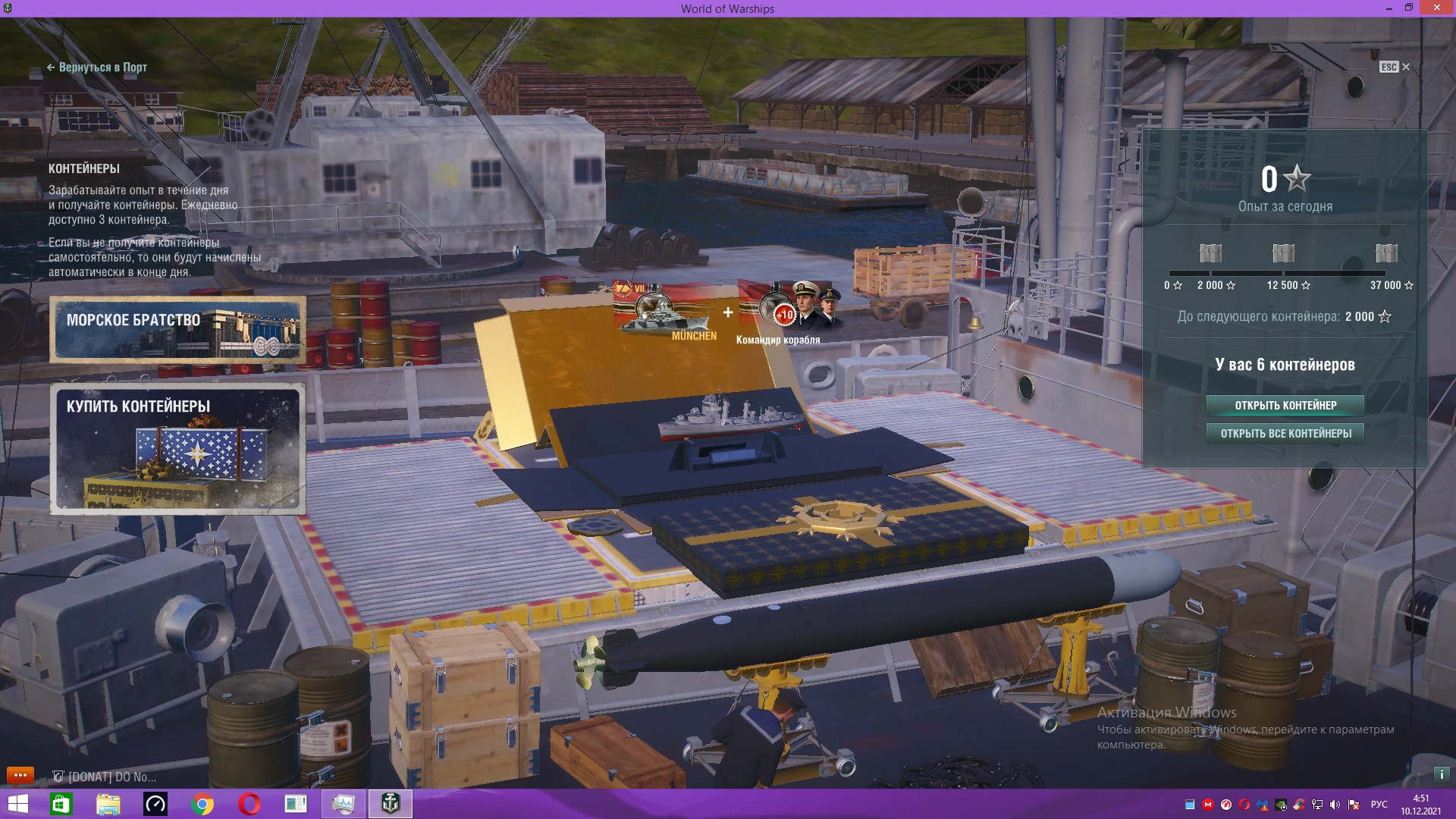Return to Port via the back link
The width and height of the screenshot is (1456, 819).
click(x=97, y=67)
